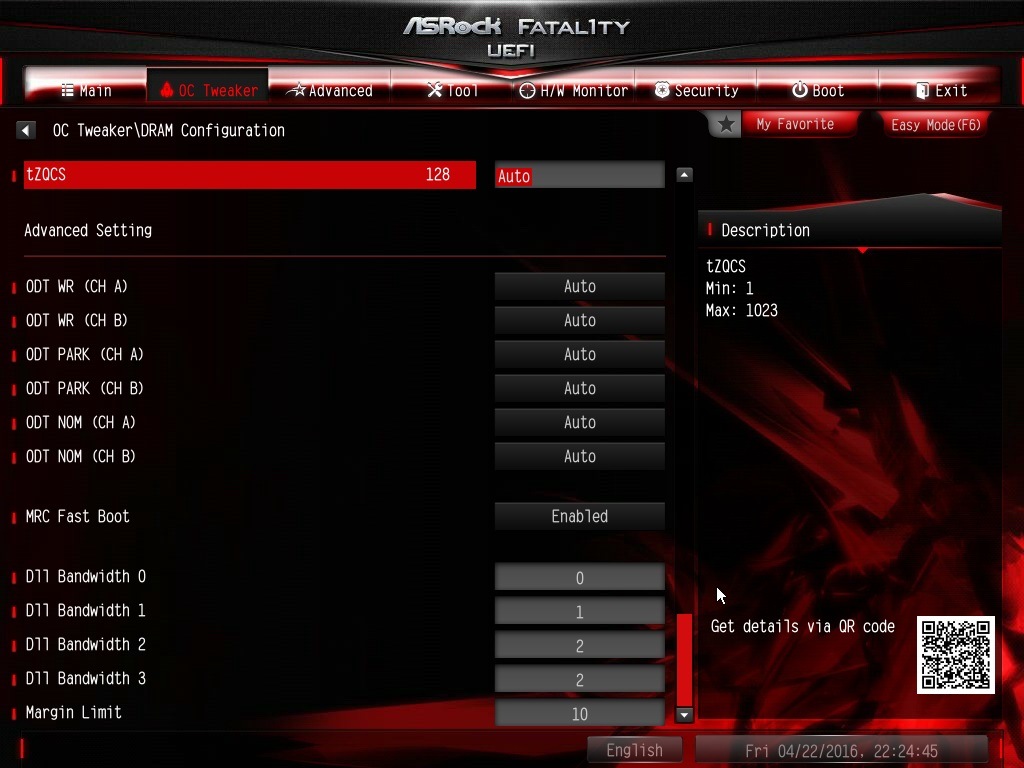Choose the Exit tab
1024x768 pixels.
click(x=940, y=90)
